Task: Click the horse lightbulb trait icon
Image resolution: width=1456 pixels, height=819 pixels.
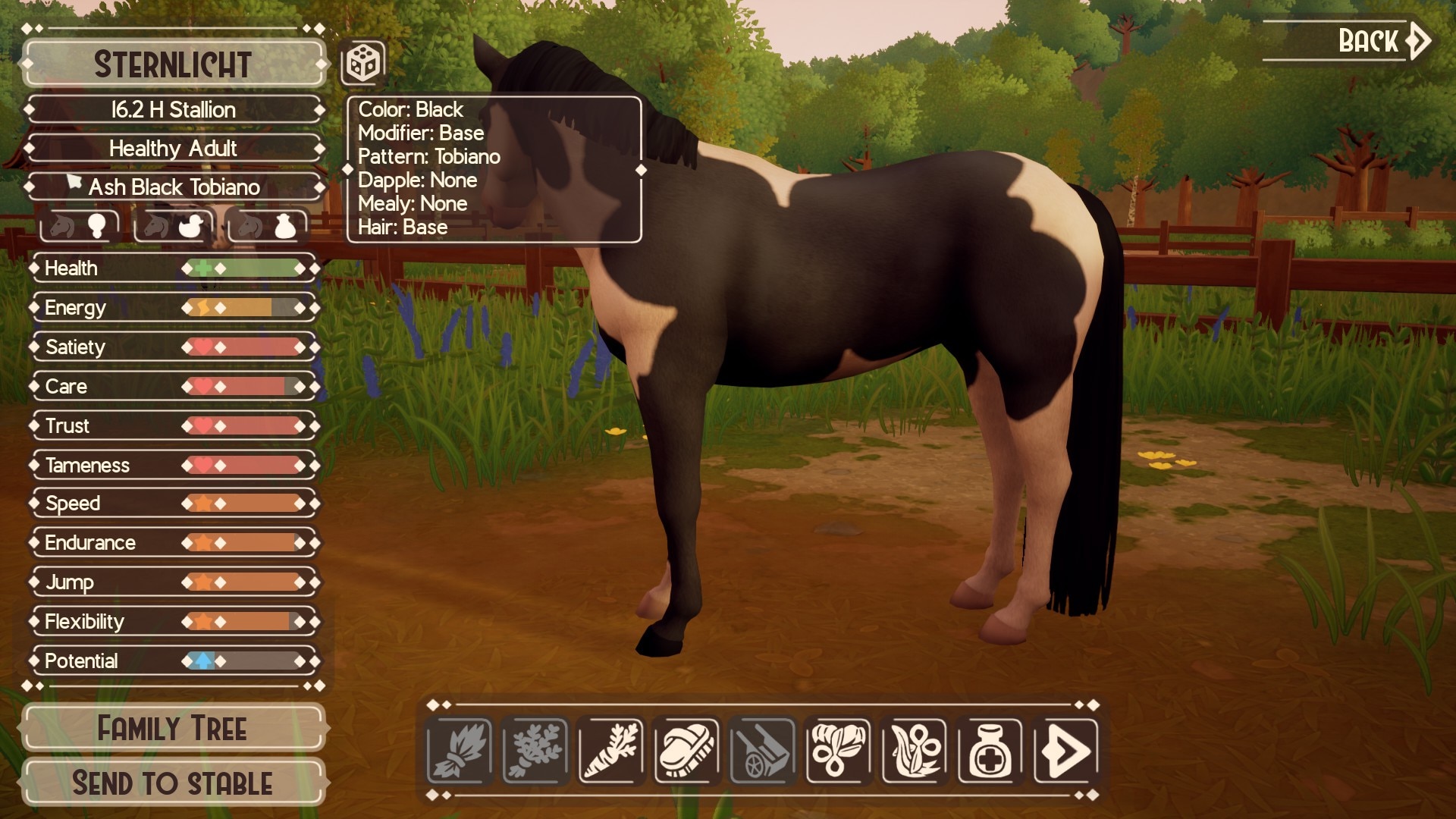Action: click(80, 226)
